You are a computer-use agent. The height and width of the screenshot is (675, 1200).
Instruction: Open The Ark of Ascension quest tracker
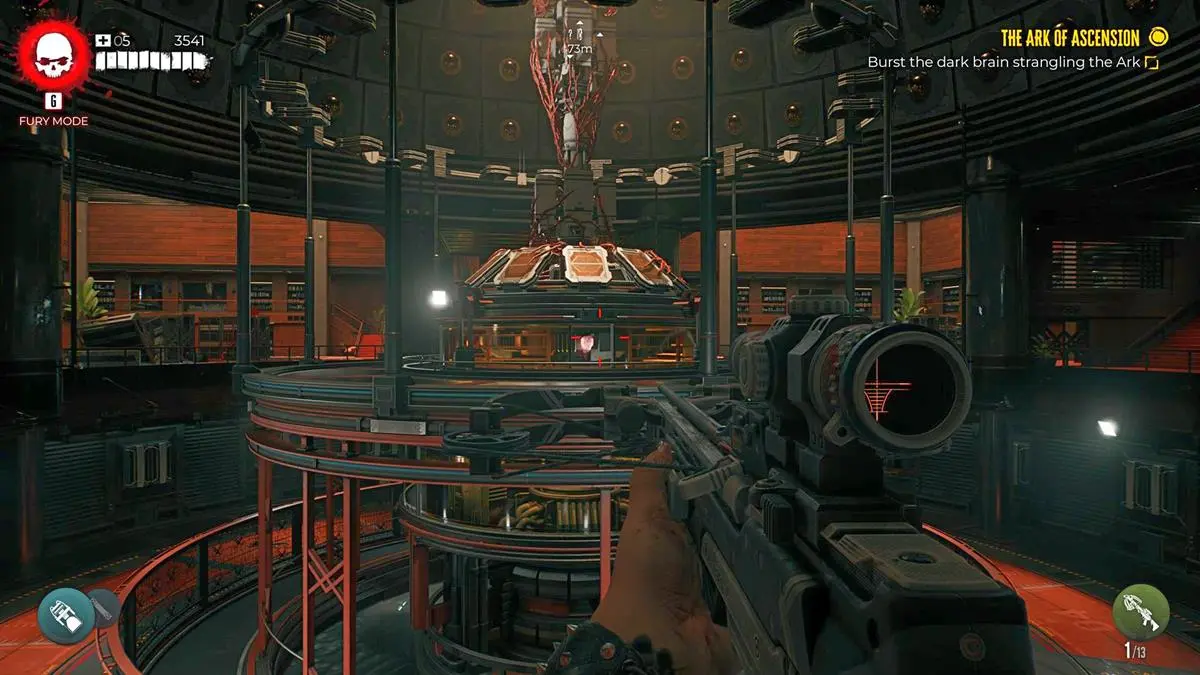(x=1069, y=38)
